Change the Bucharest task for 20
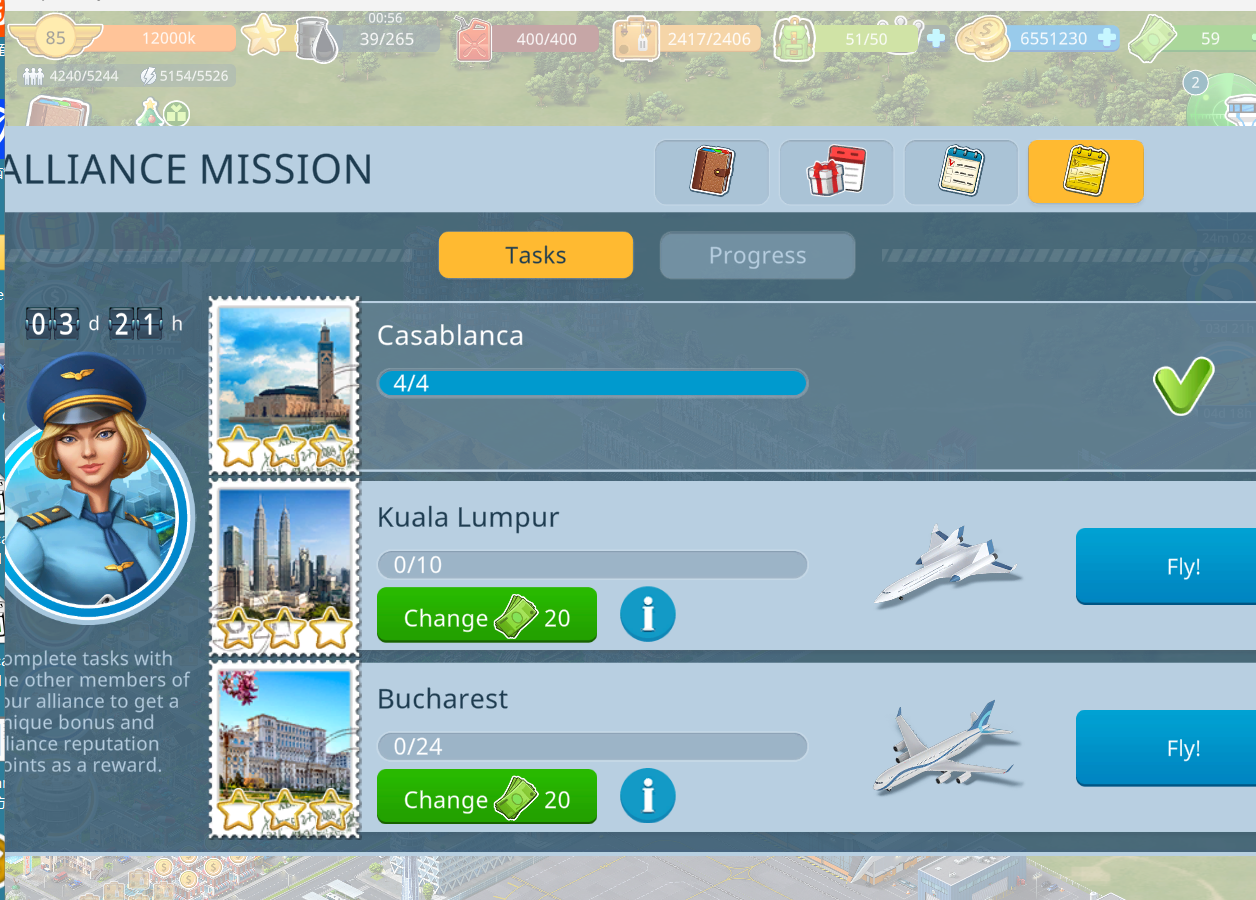The width and height of the screenshot is (1256, 900). tap(486, 798)
